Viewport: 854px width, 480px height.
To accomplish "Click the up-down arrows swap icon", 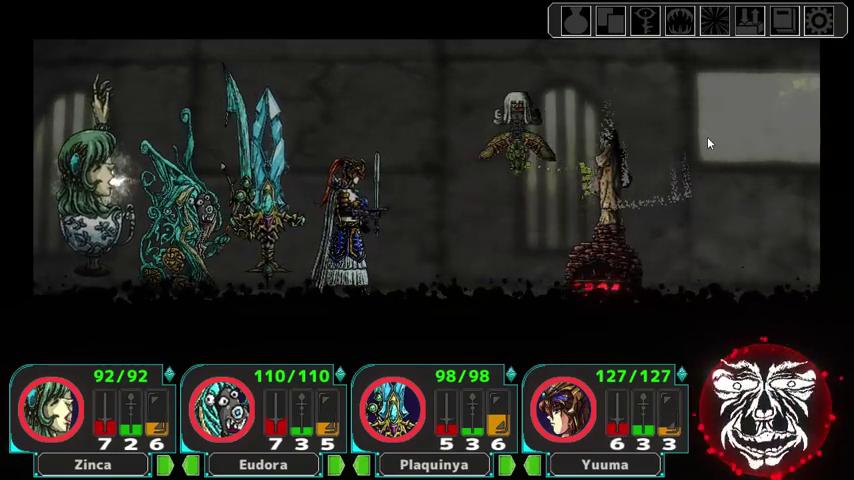I will click(750, 21).
